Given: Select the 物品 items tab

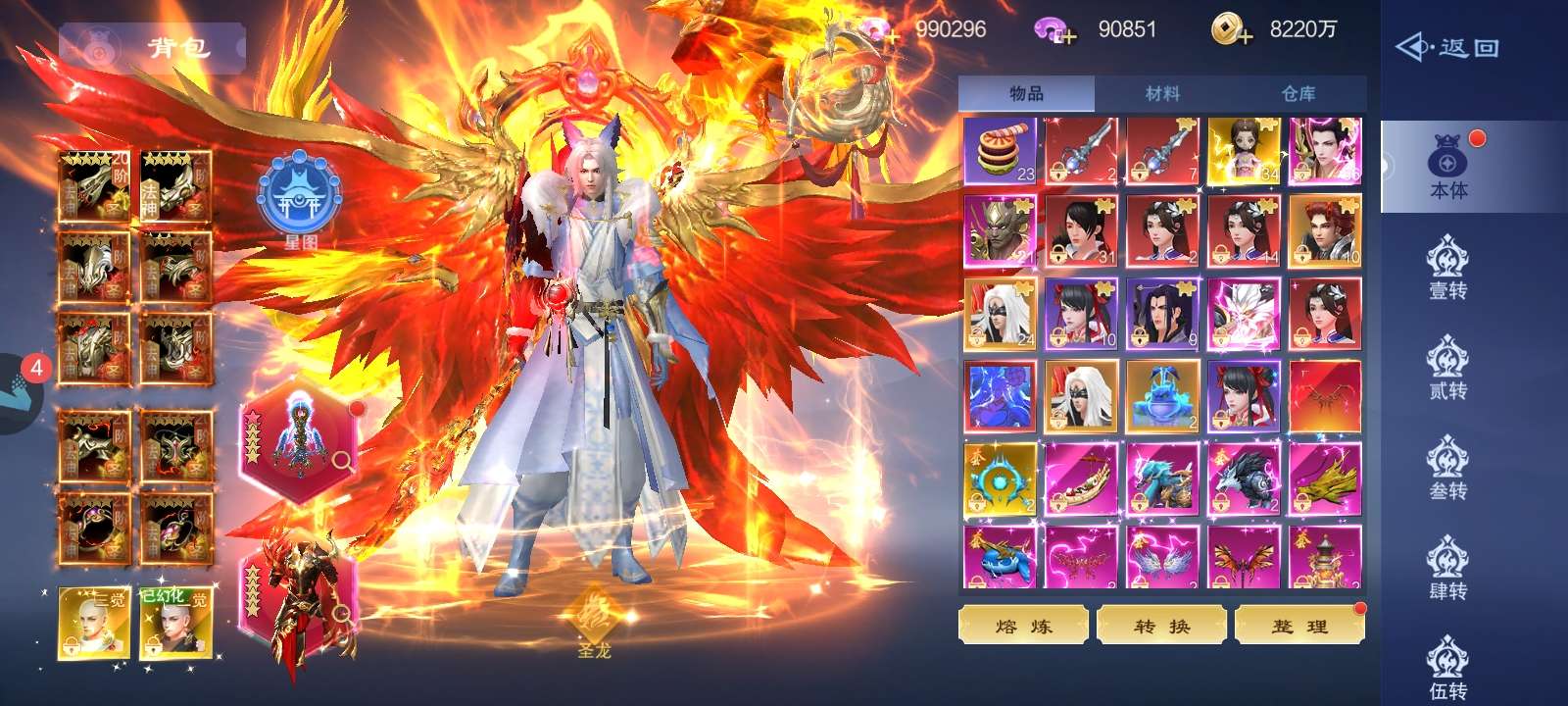Looking at the screenshot, I should [1026, 94].
